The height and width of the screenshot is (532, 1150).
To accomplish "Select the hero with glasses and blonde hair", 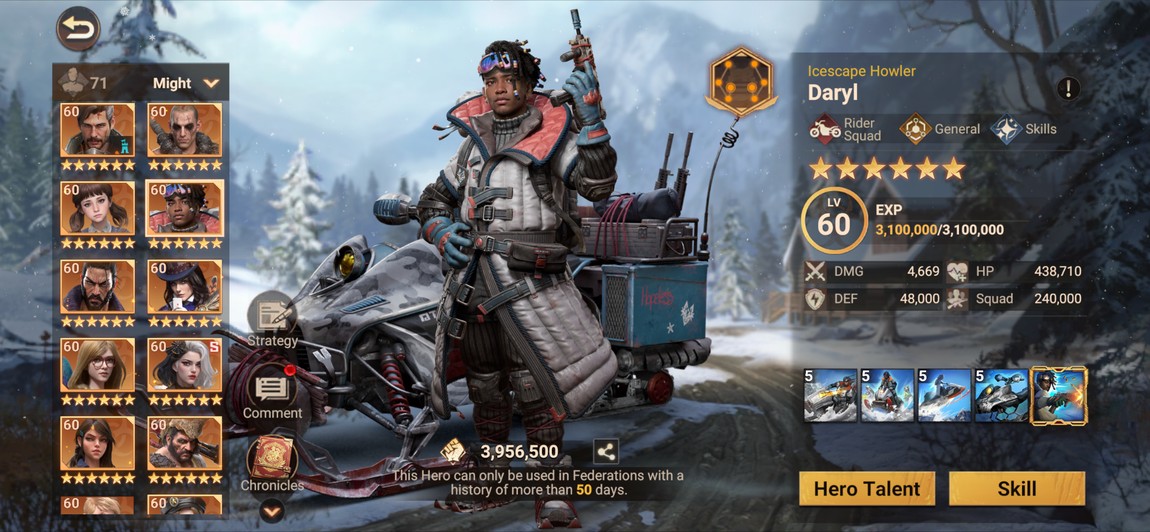I will (x=98, y=365).
